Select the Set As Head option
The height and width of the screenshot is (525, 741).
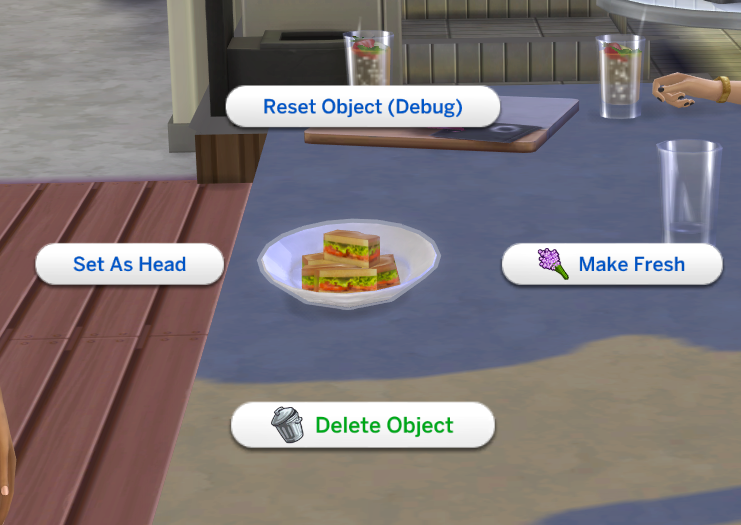tap(130, 265)
